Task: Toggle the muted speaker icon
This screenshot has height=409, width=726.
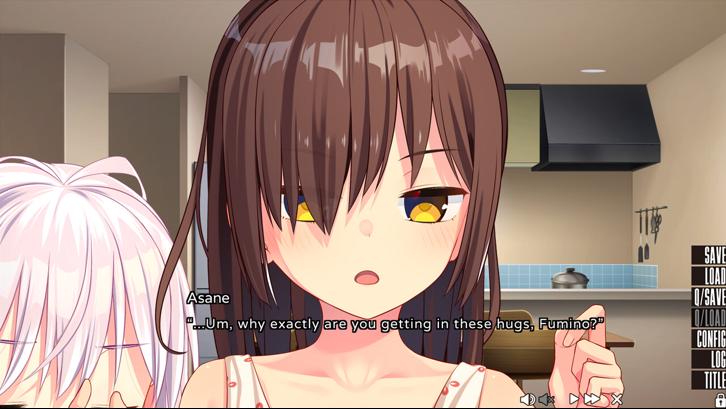Action: tap(547, 399)
